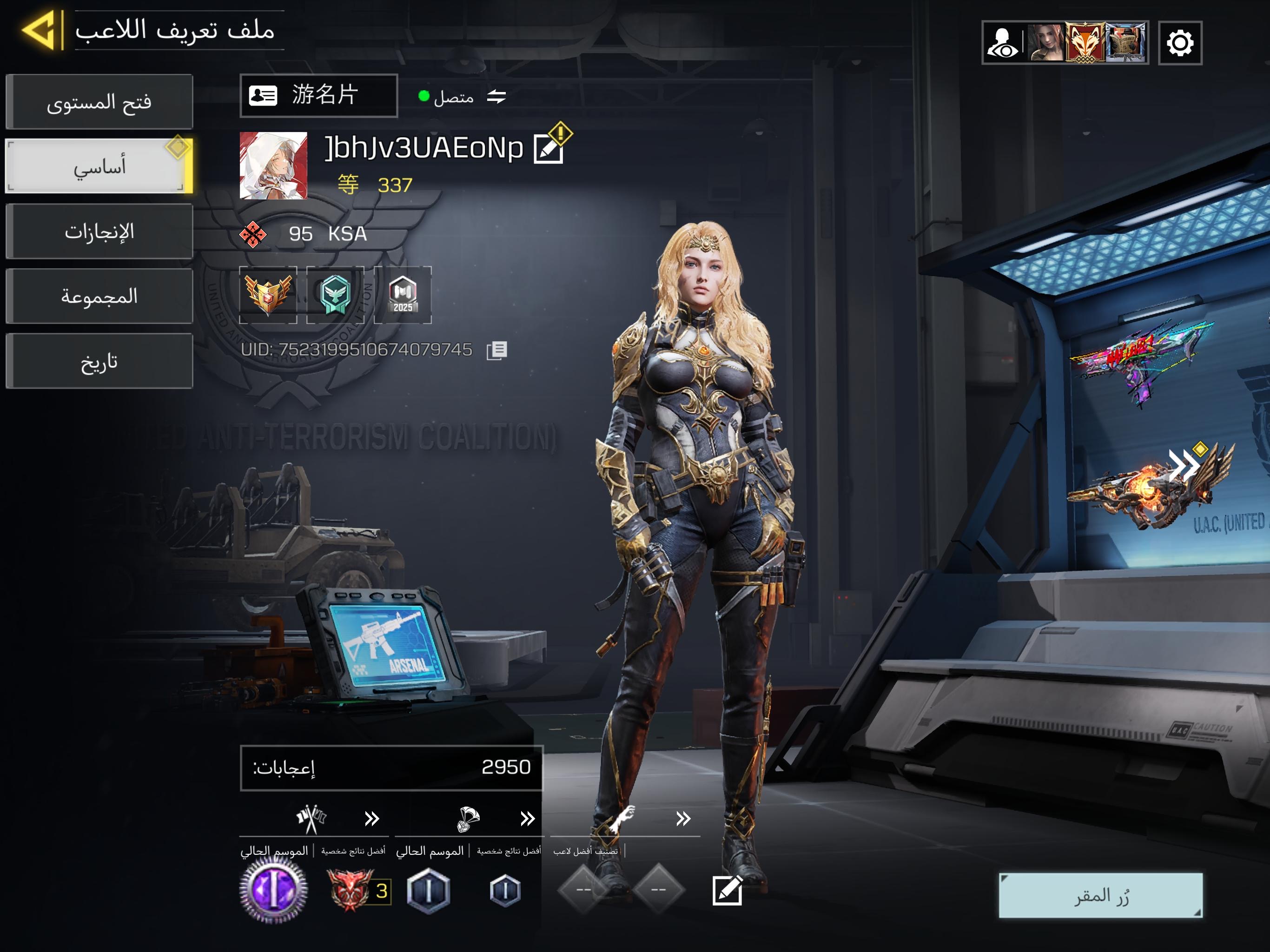
Task: Open the فتح المستوى tab
Action: click(x=99, y=102)
